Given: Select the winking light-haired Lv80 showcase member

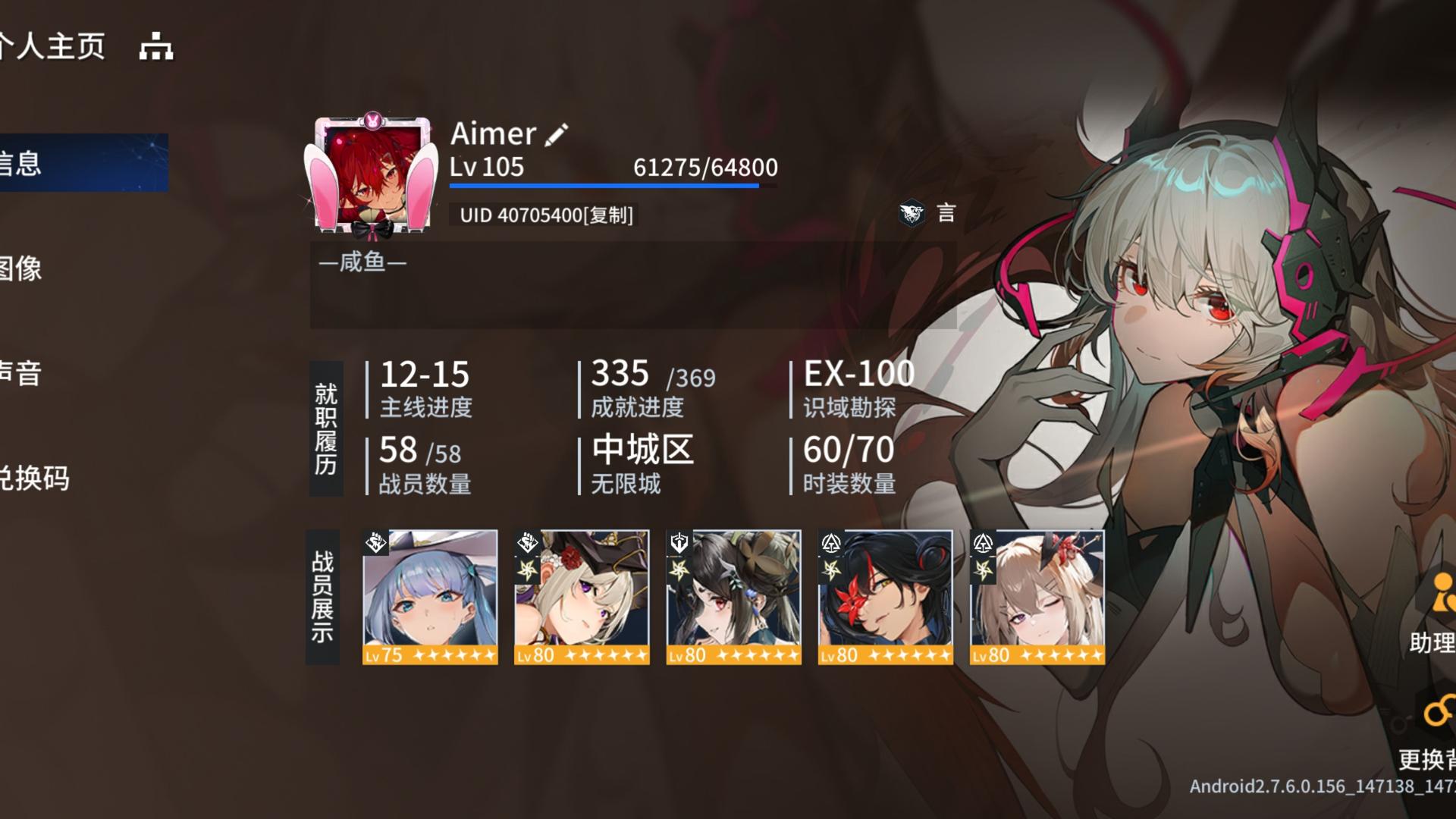Looking at the screenshot, I should (x=1037, y=597).
